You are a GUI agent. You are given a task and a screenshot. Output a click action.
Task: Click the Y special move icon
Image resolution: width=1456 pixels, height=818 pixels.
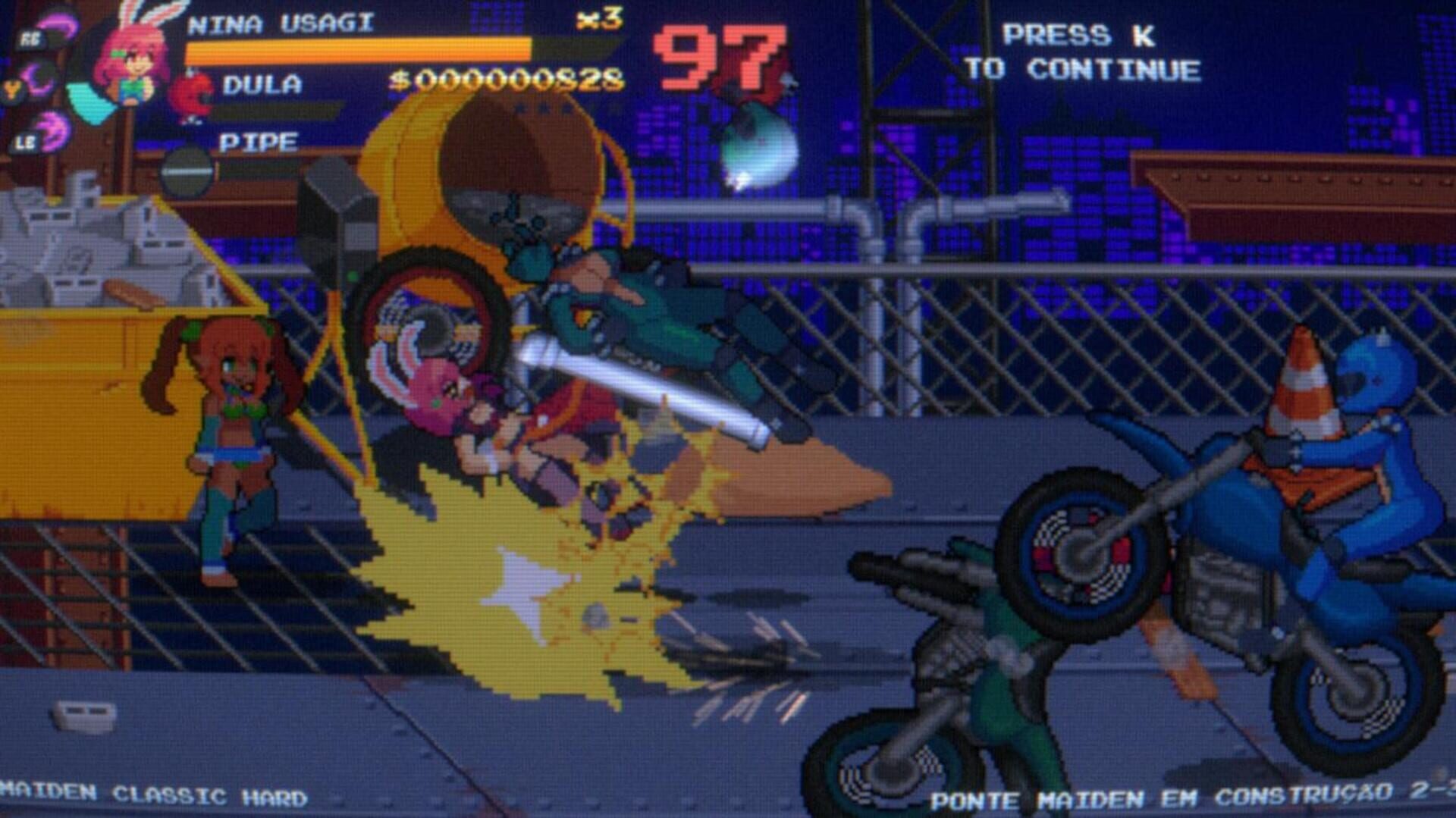pyautogui.click(x=38, y=82)
